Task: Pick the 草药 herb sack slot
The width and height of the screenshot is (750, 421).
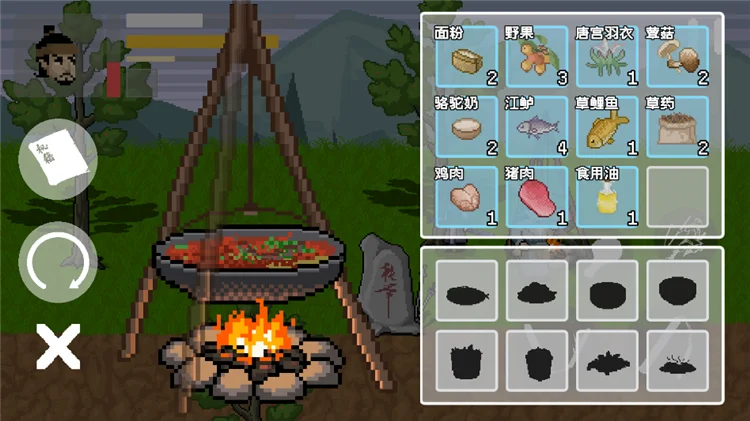Action: [x=677, y=127]
